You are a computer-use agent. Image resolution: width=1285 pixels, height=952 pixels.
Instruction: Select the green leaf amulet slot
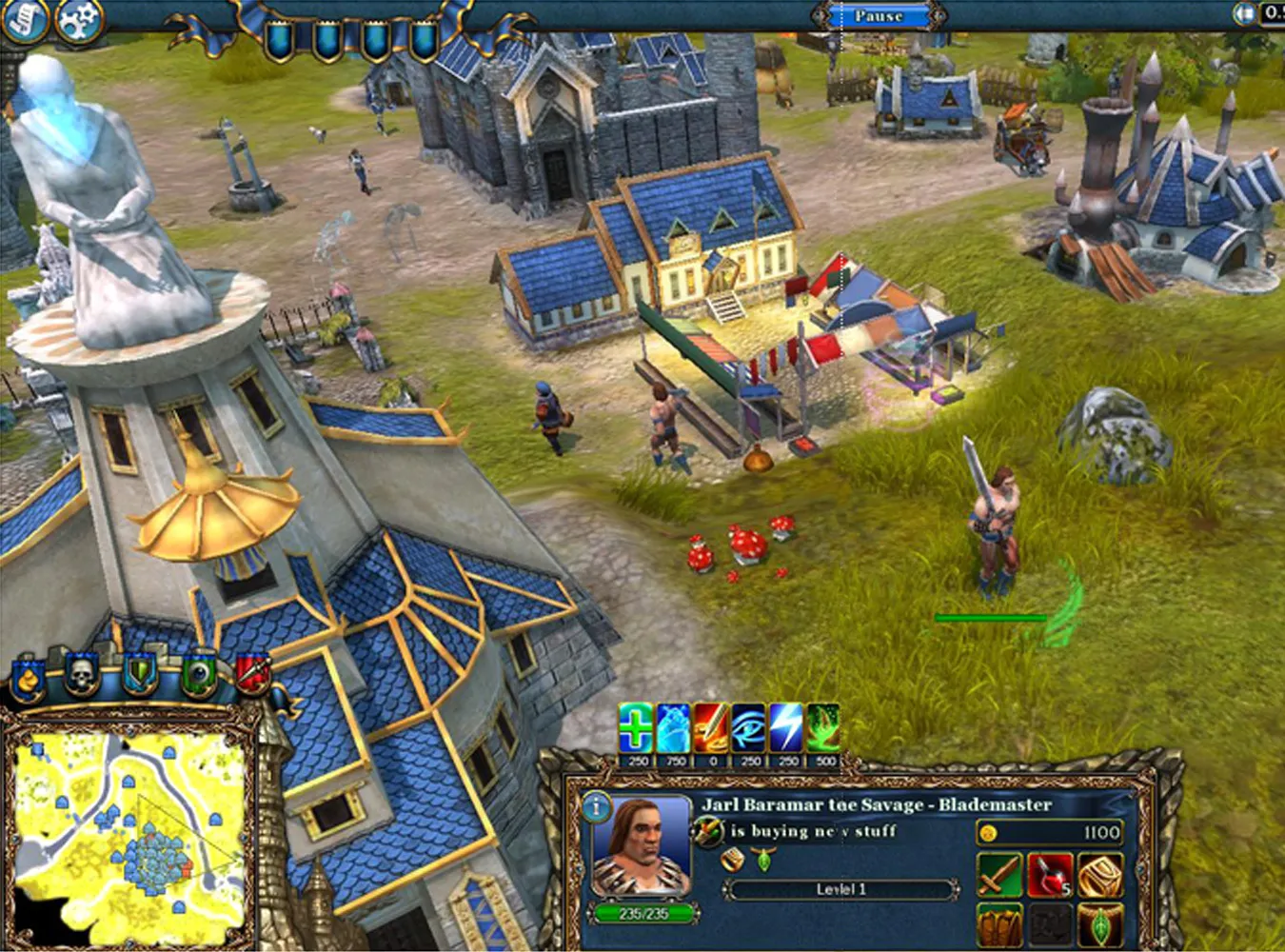coord(1099,925)
